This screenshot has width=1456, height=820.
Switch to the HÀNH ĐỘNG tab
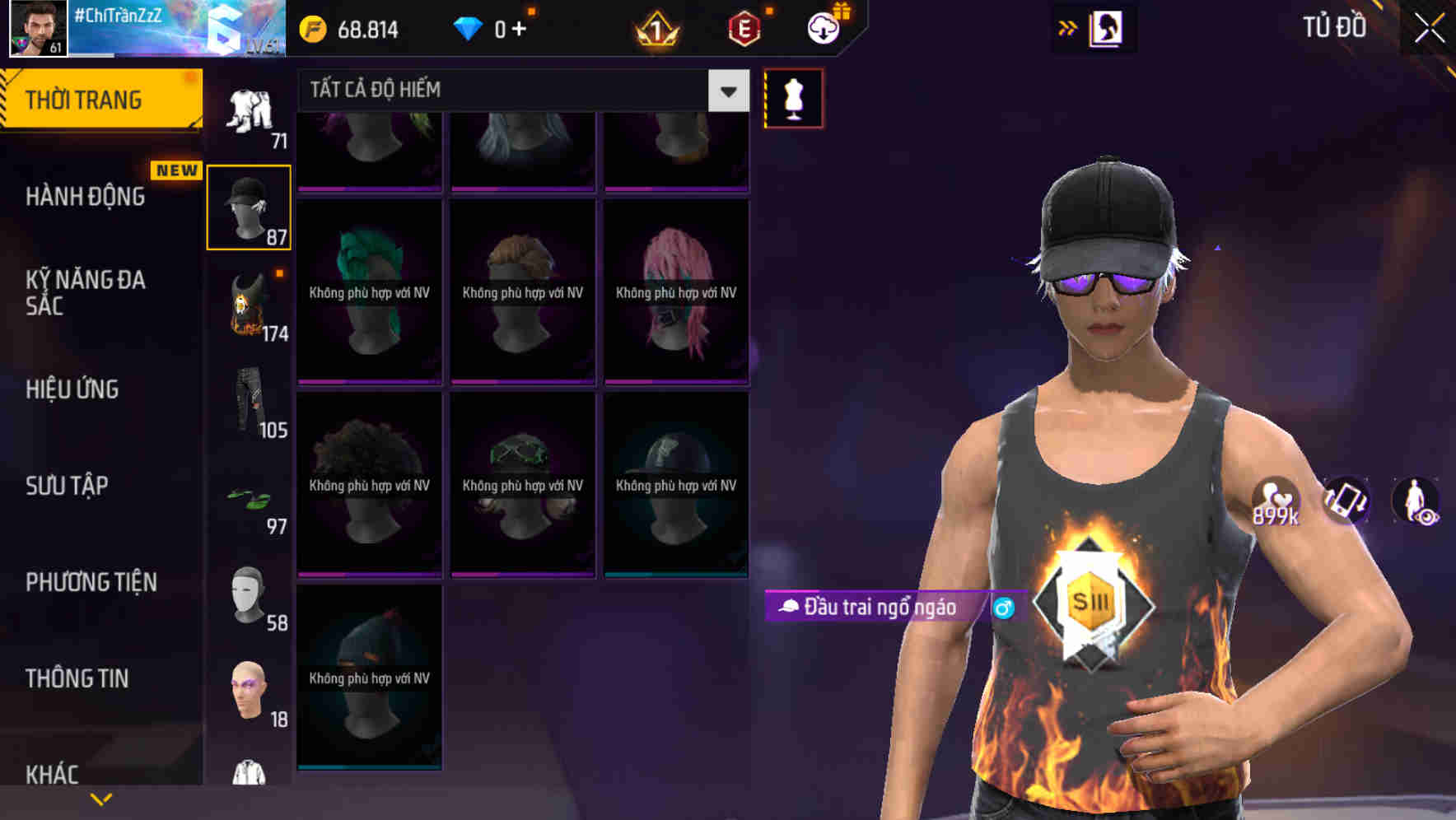(x=86, y=197)
